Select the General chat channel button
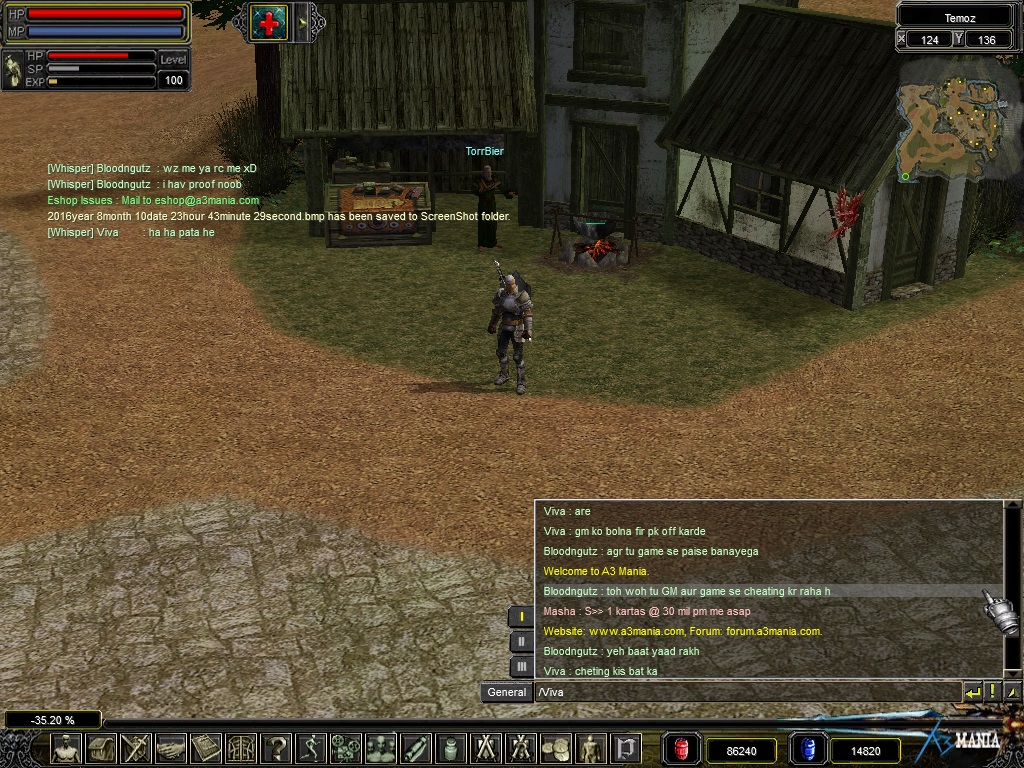The image size is (1024, 768). coord(506,692)
